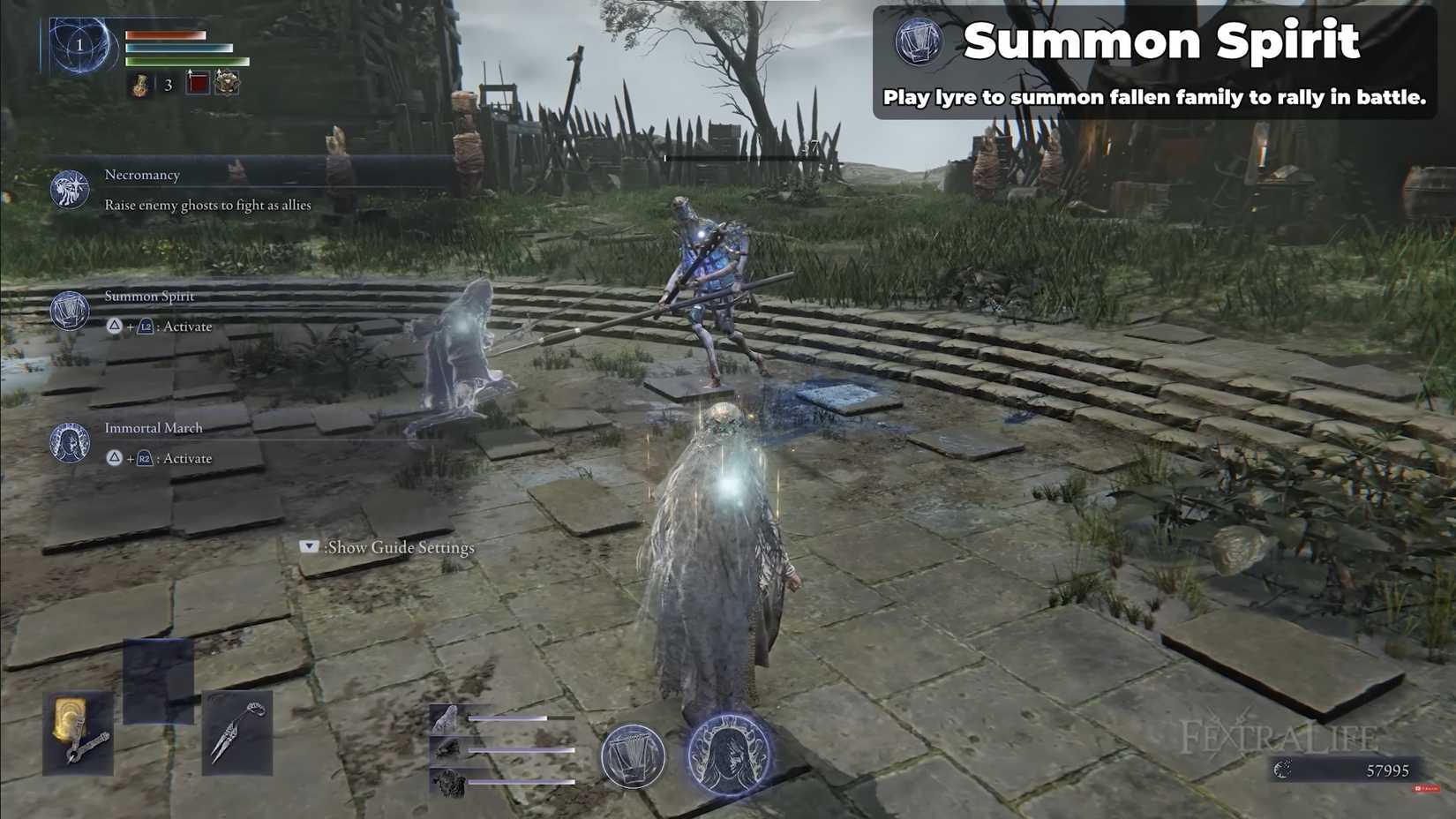Screen dimensions: 1456x819
Task: Click the needle item in the rightmost item slot
Action: point(236,731)
